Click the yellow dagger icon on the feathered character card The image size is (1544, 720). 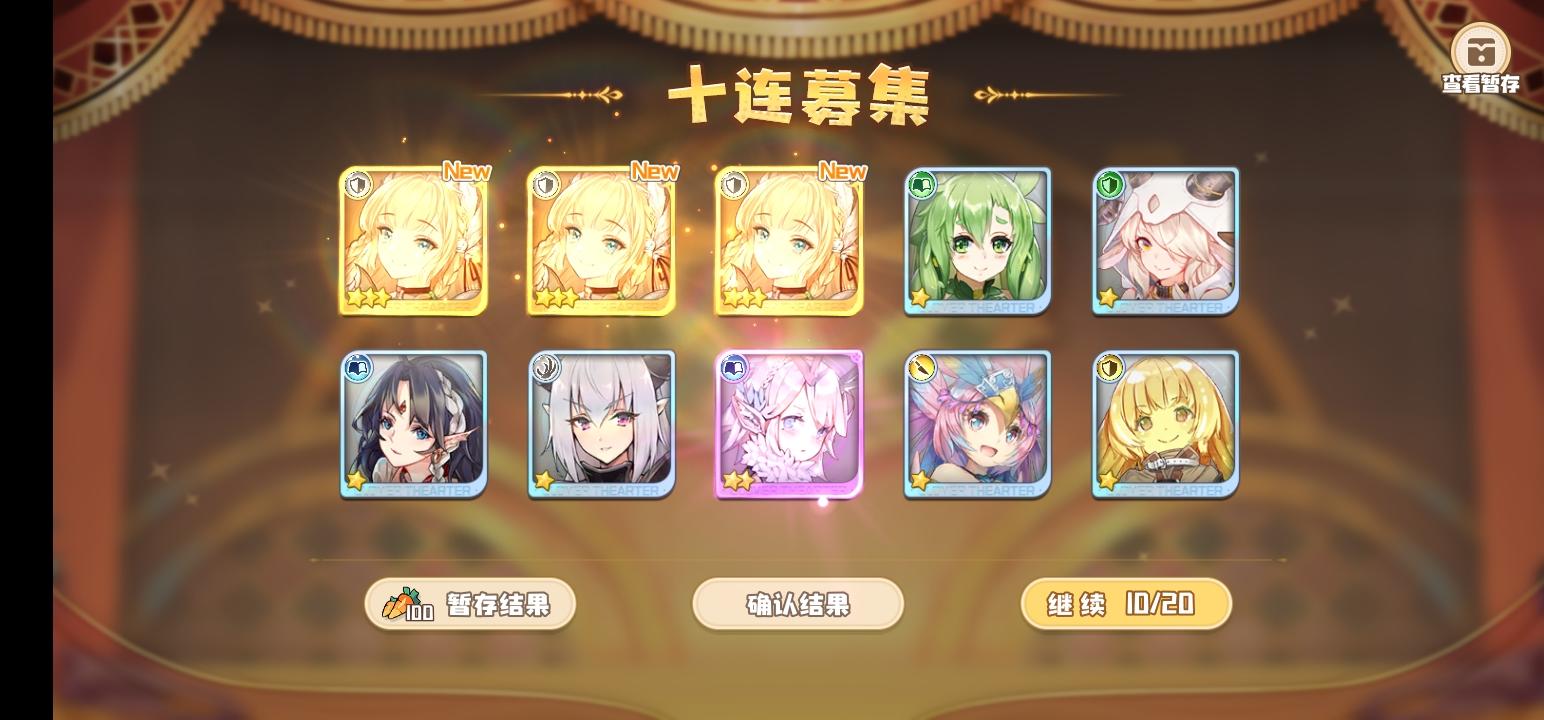coord(921,368)
